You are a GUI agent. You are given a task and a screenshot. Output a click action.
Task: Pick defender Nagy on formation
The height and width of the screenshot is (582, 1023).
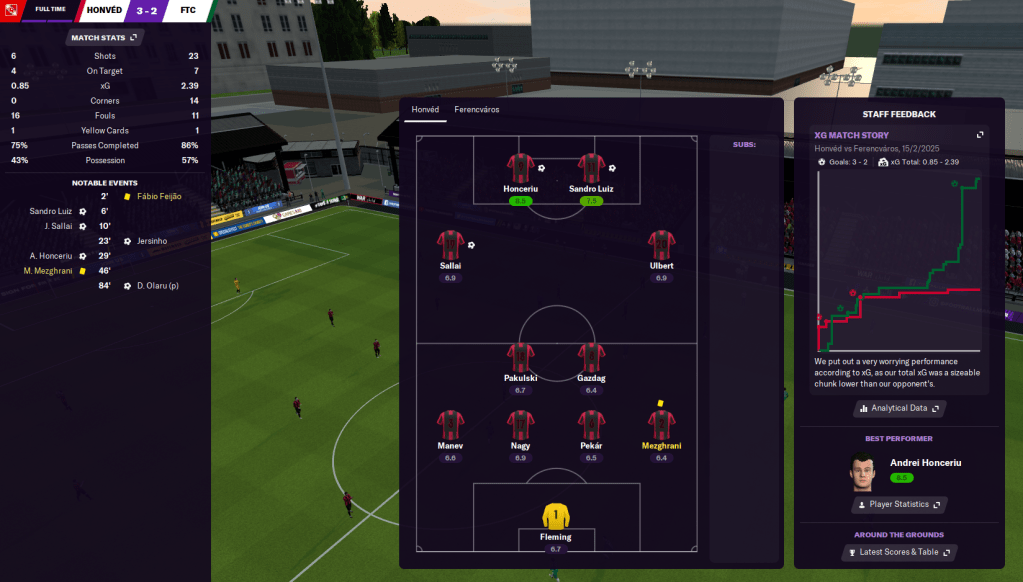click(520, 425)
